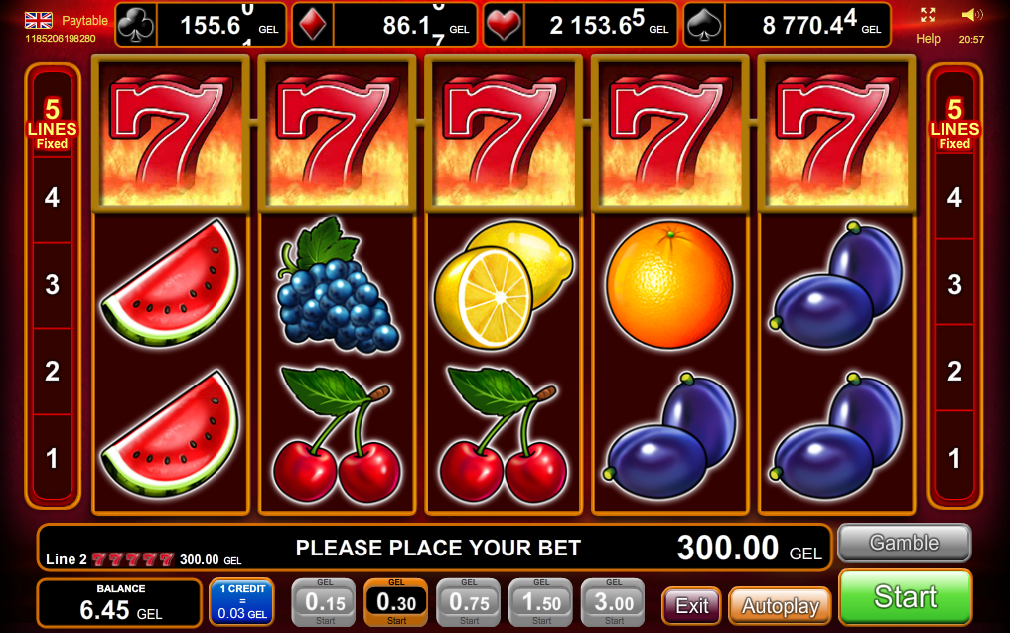Image resolution: width=1010 pixels, height=633 pixels.
Task: Open the Paytable
Action: 85,20
